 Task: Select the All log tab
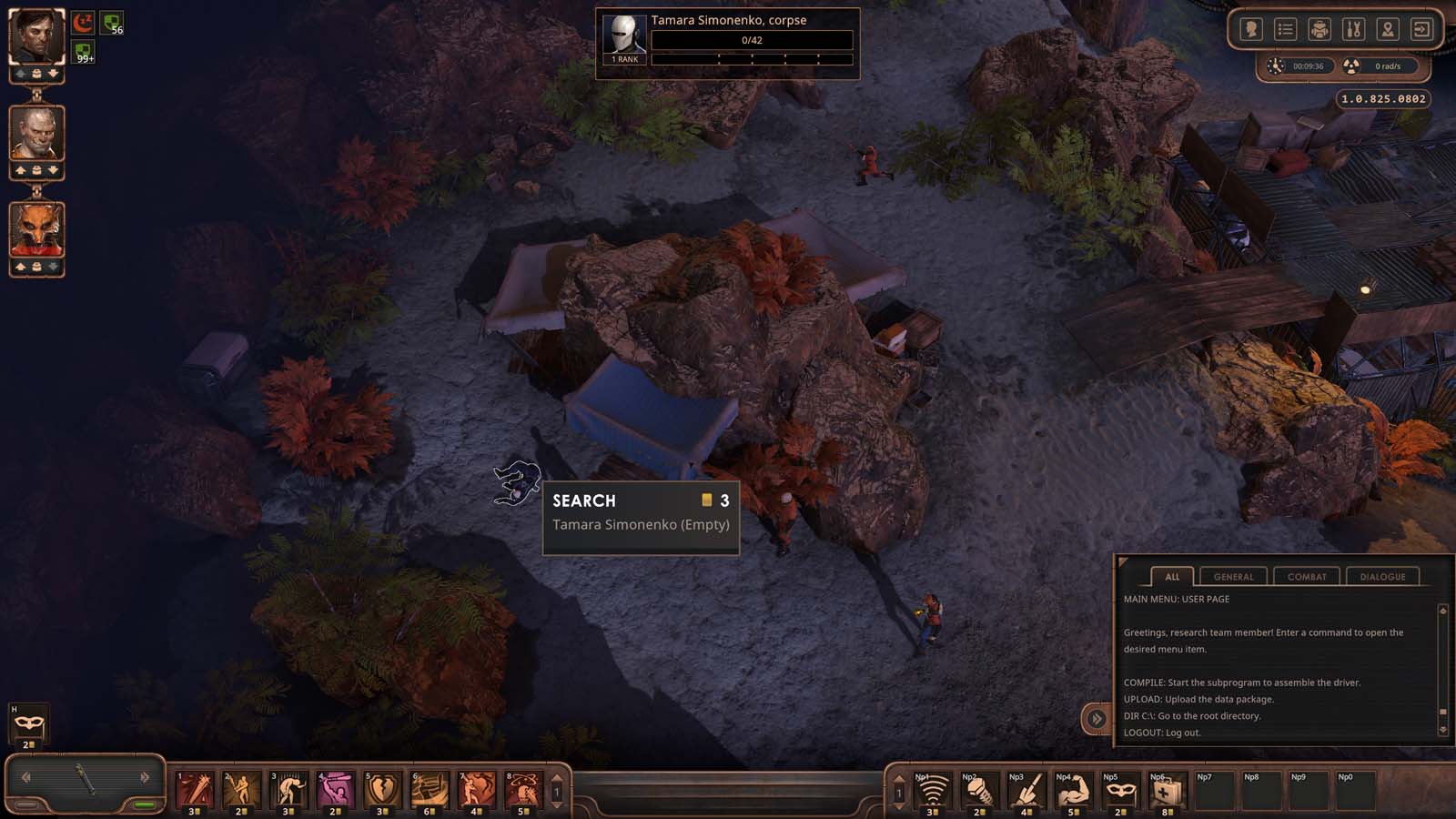1172,577
